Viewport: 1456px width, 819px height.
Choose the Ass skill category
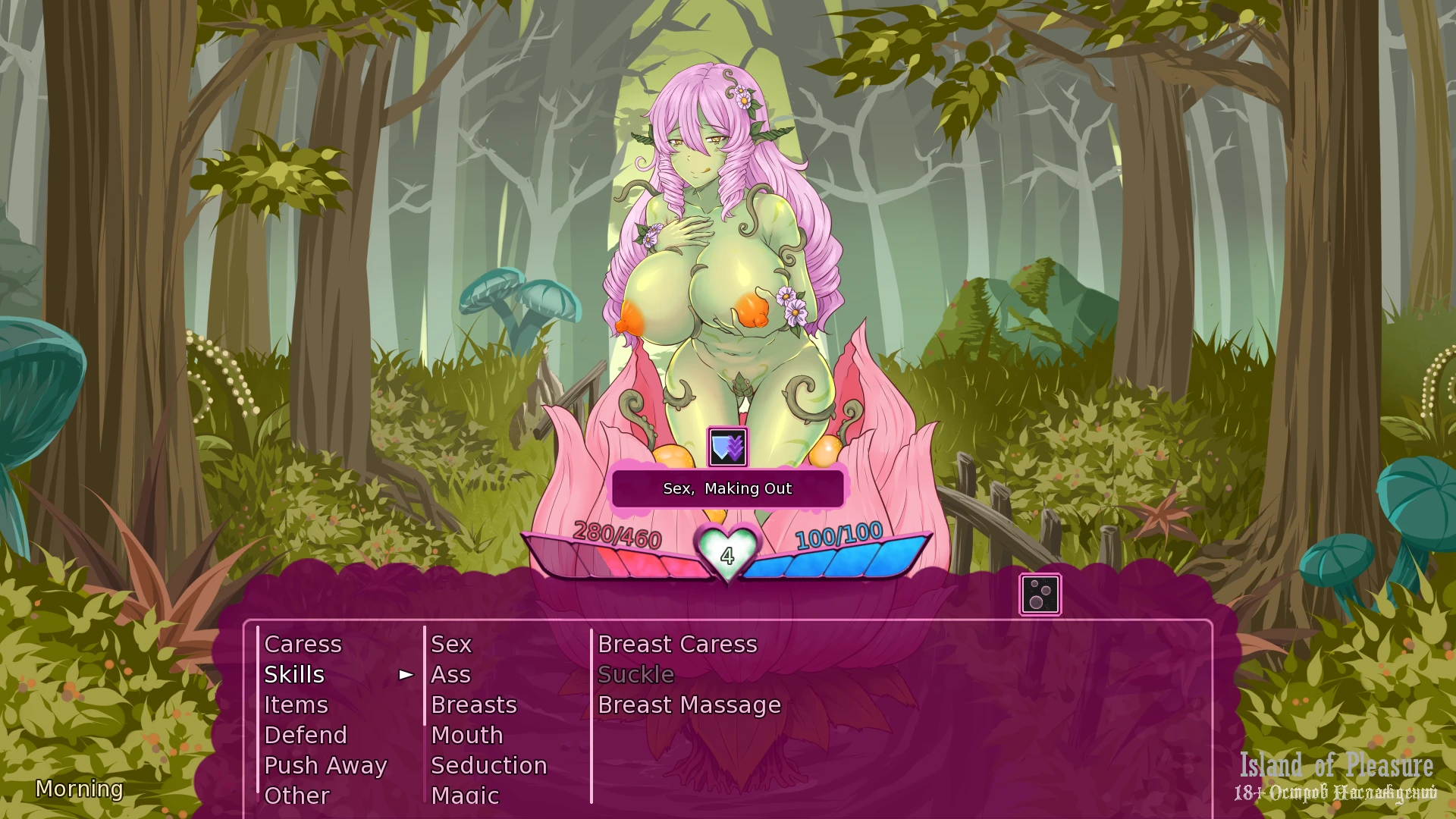coord(450,674)
